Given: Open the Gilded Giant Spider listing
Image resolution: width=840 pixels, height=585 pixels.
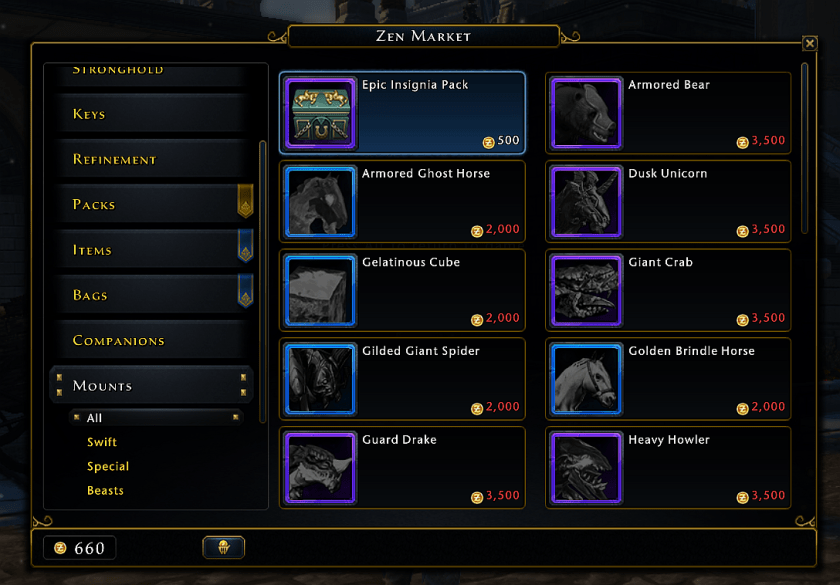Looking at the screenshot, I should click(402, 379).
